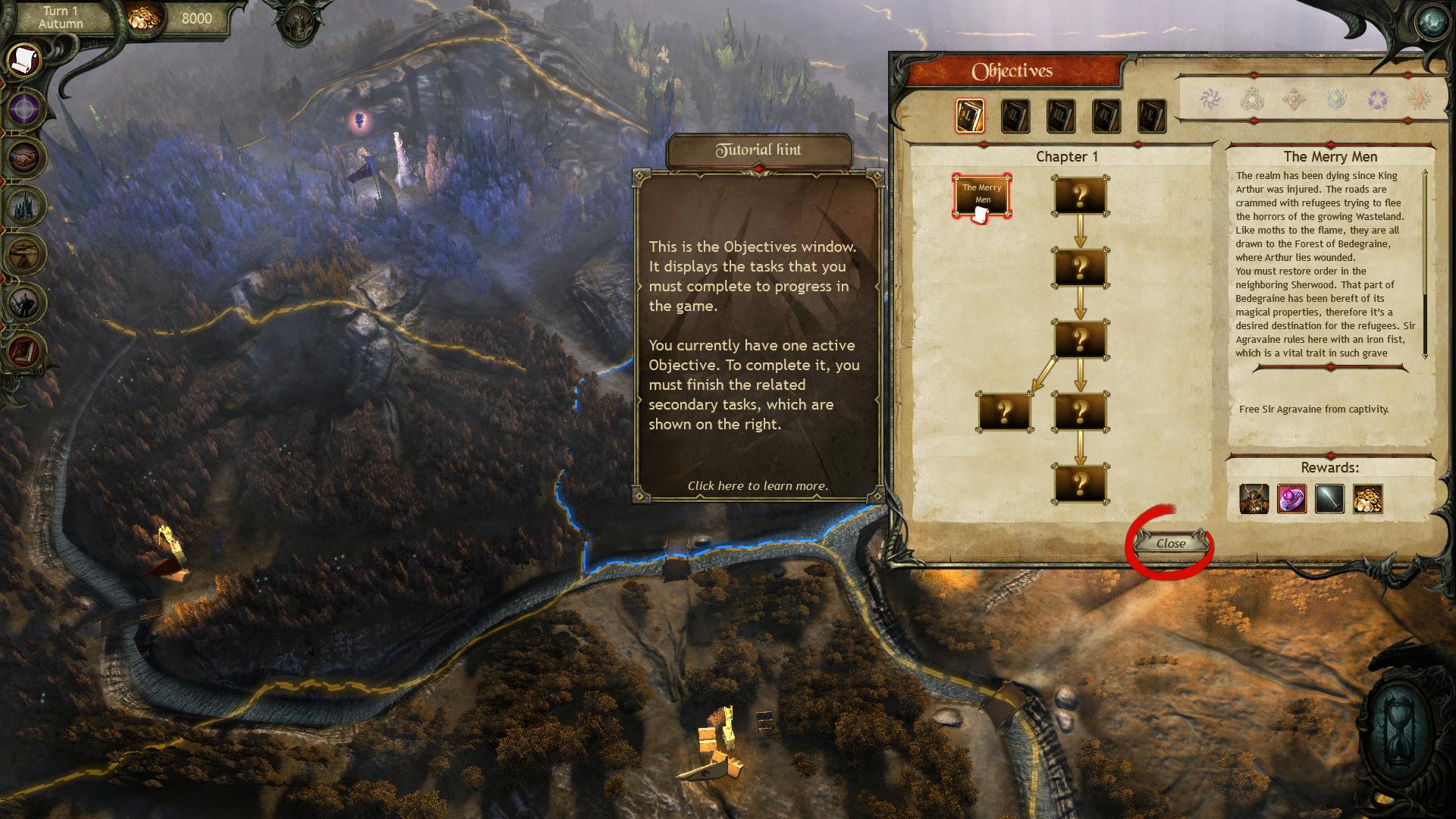Select The Merry Men objective
The width and height of the screenshot is (1456, 819).
coord(982,196)
